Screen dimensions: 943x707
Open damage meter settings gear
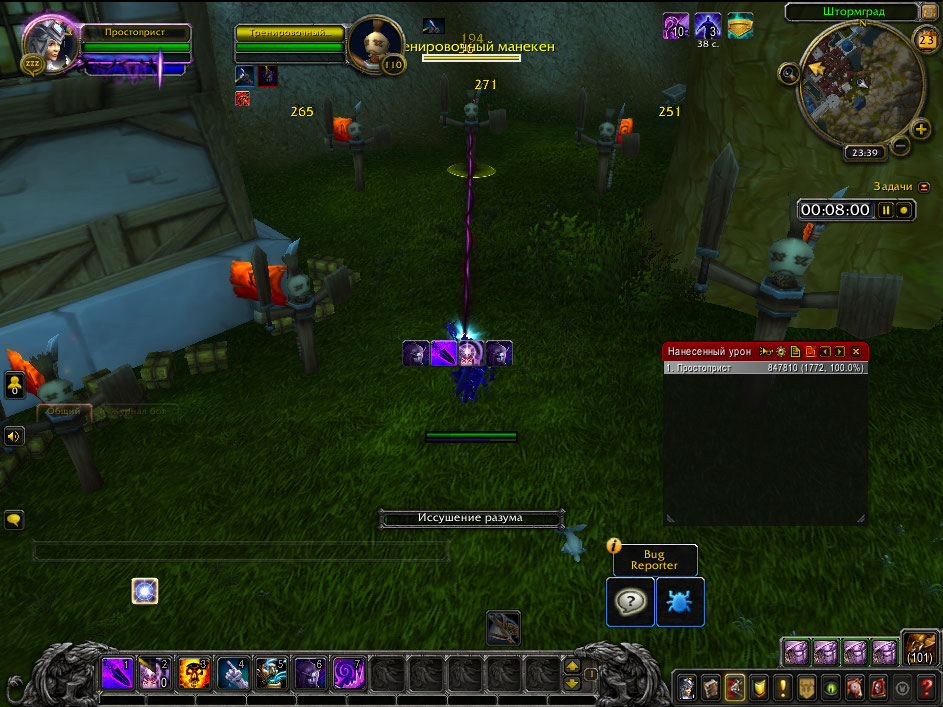pos(779,352)
